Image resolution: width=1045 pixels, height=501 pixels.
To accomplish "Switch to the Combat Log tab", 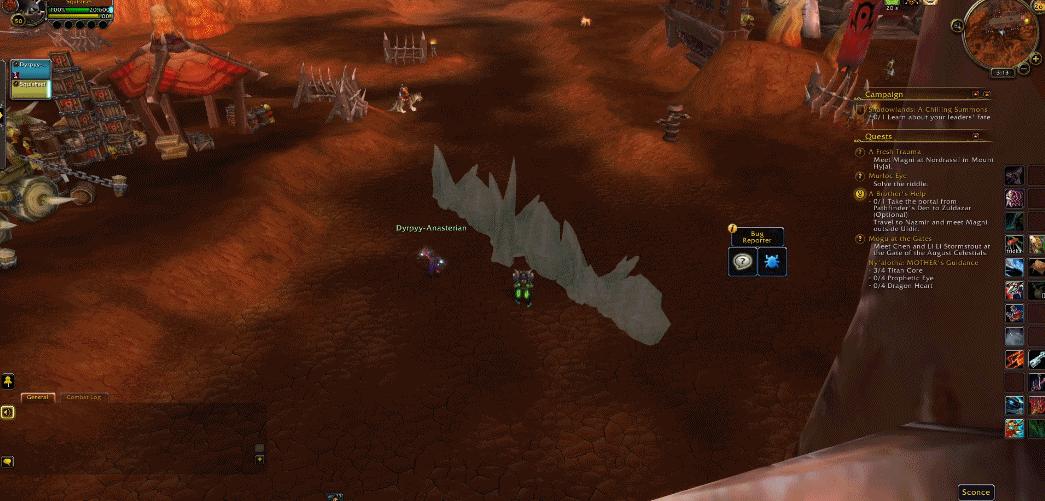I will [83, 397].
